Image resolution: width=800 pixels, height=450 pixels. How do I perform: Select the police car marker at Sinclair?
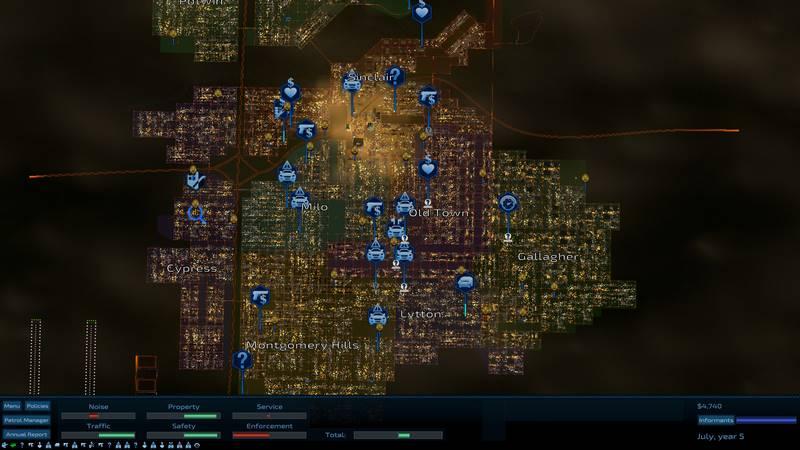pos(352,84)
